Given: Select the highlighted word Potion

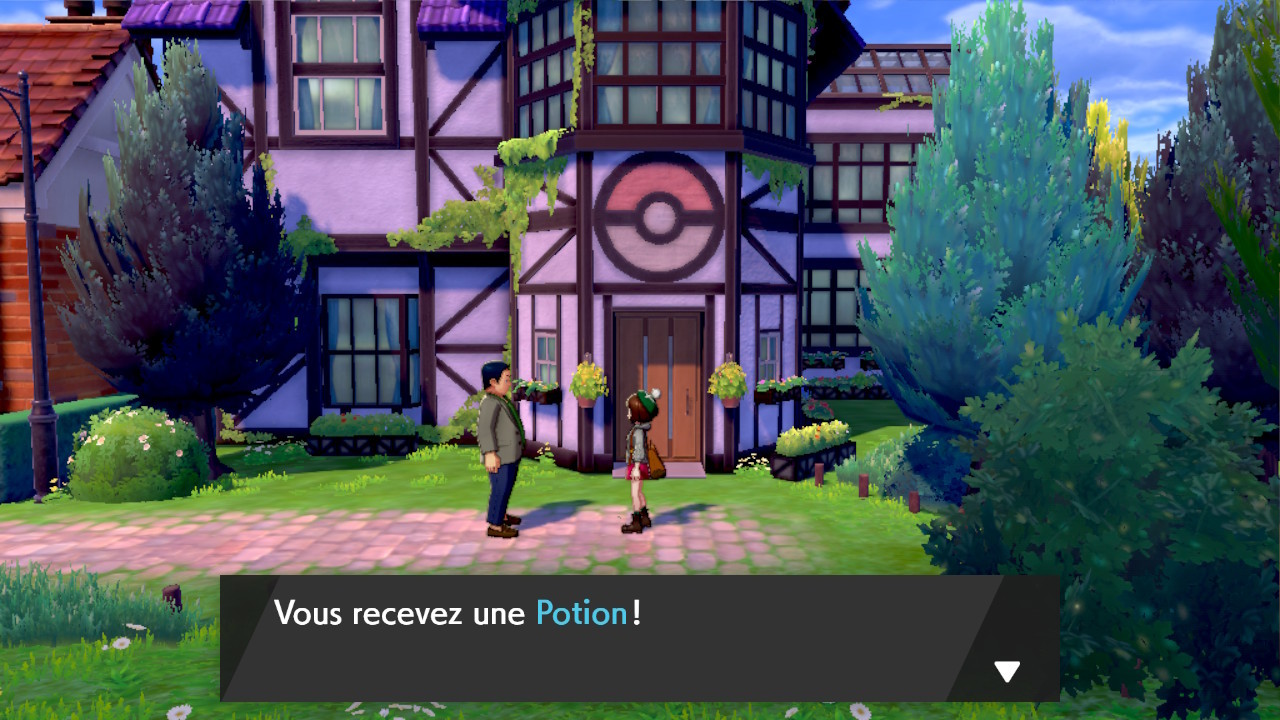Looking at the screenshot, I should tap(583, 613).
